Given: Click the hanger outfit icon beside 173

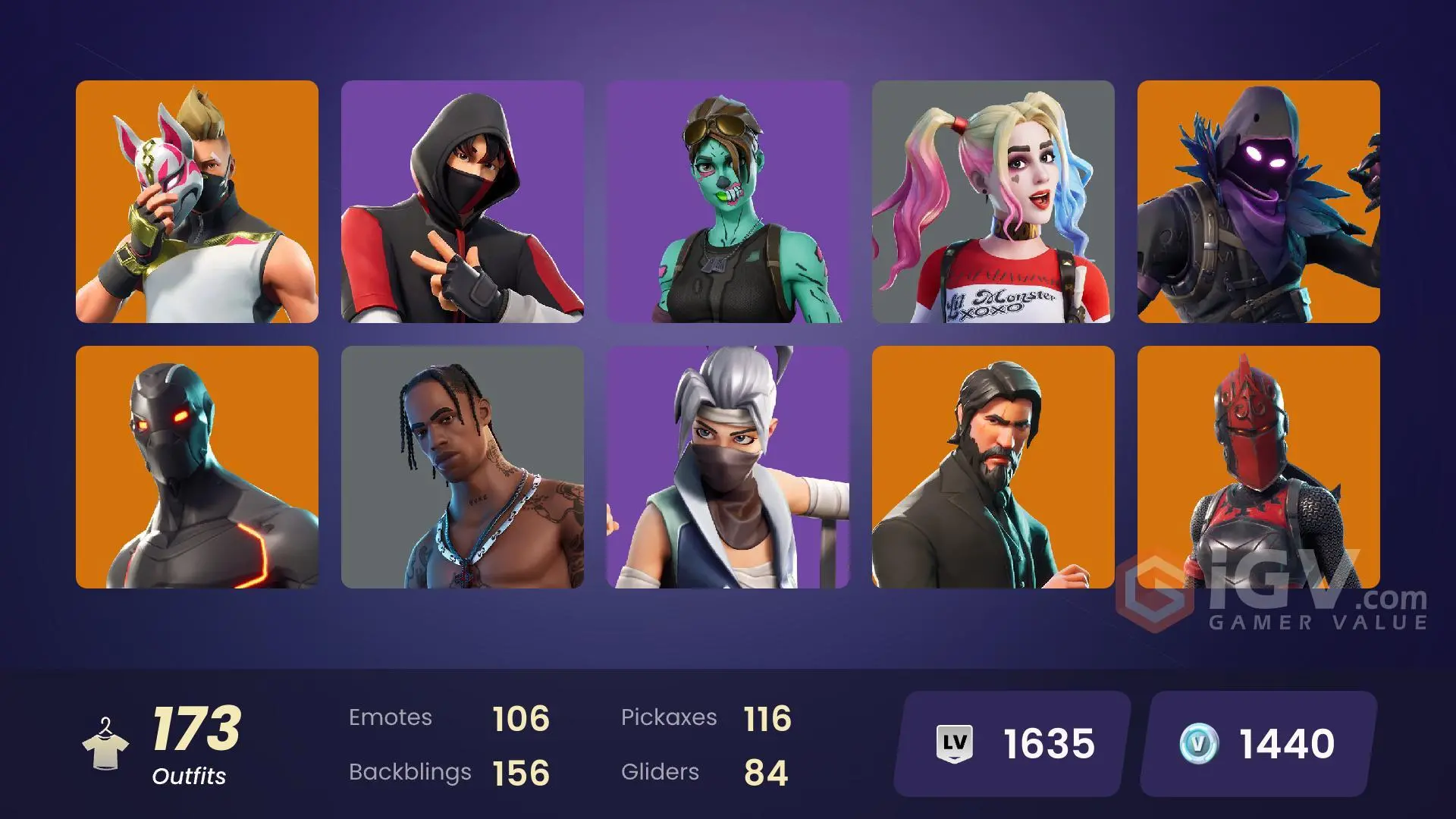Looking at the screenshot, I should coord(106,743).
